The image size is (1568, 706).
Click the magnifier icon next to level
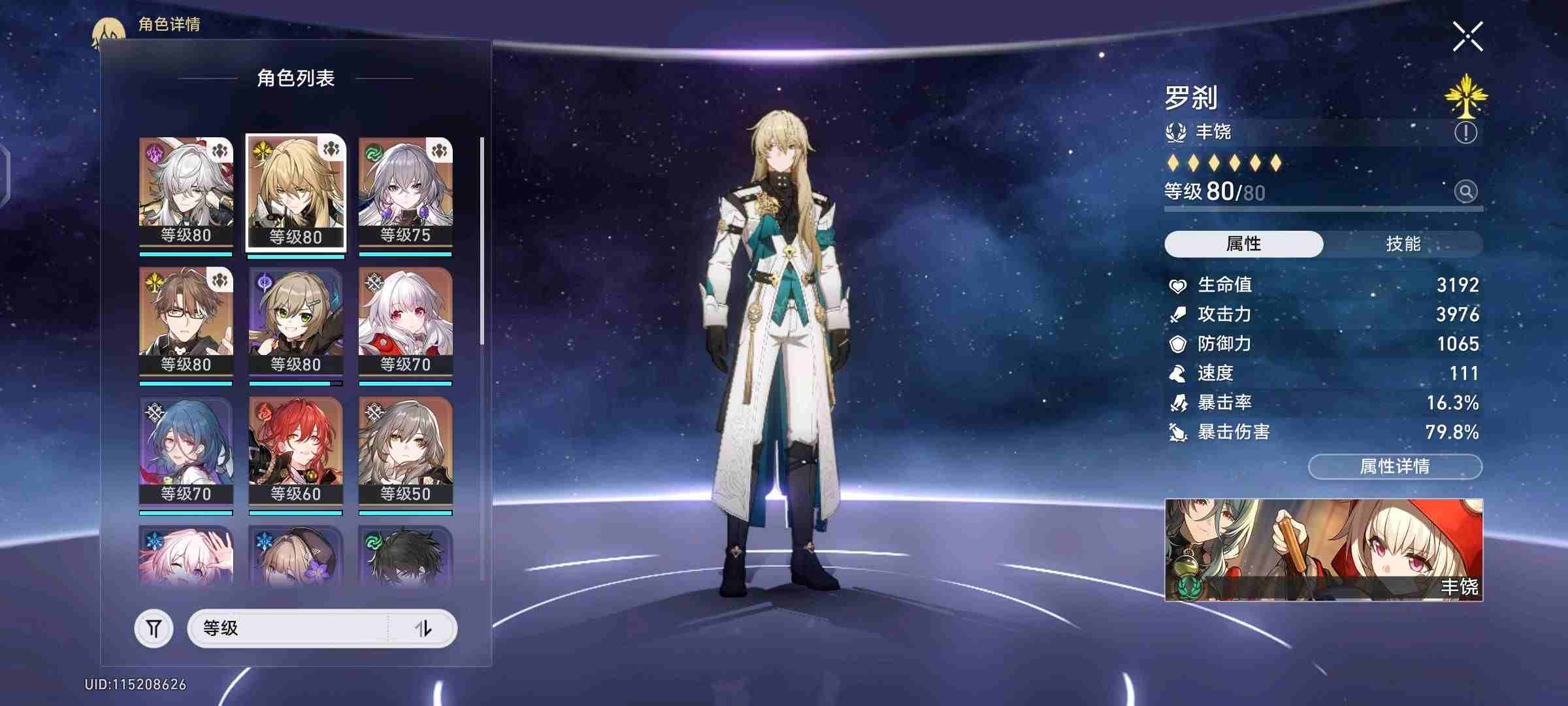pyautogui.click(x=1465, y=192)
